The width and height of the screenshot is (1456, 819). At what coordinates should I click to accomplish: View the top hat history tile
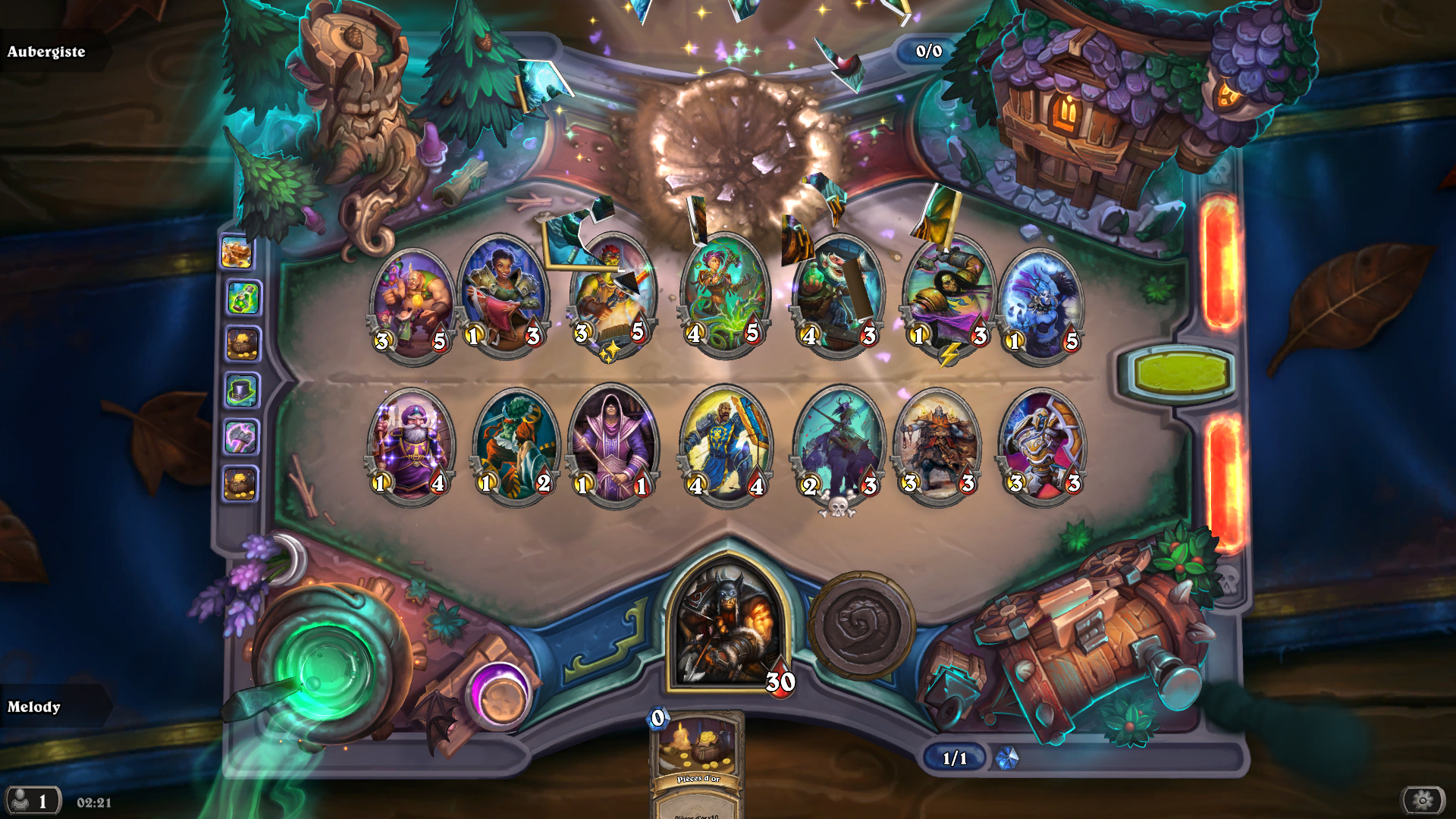(x=242, y=391)
